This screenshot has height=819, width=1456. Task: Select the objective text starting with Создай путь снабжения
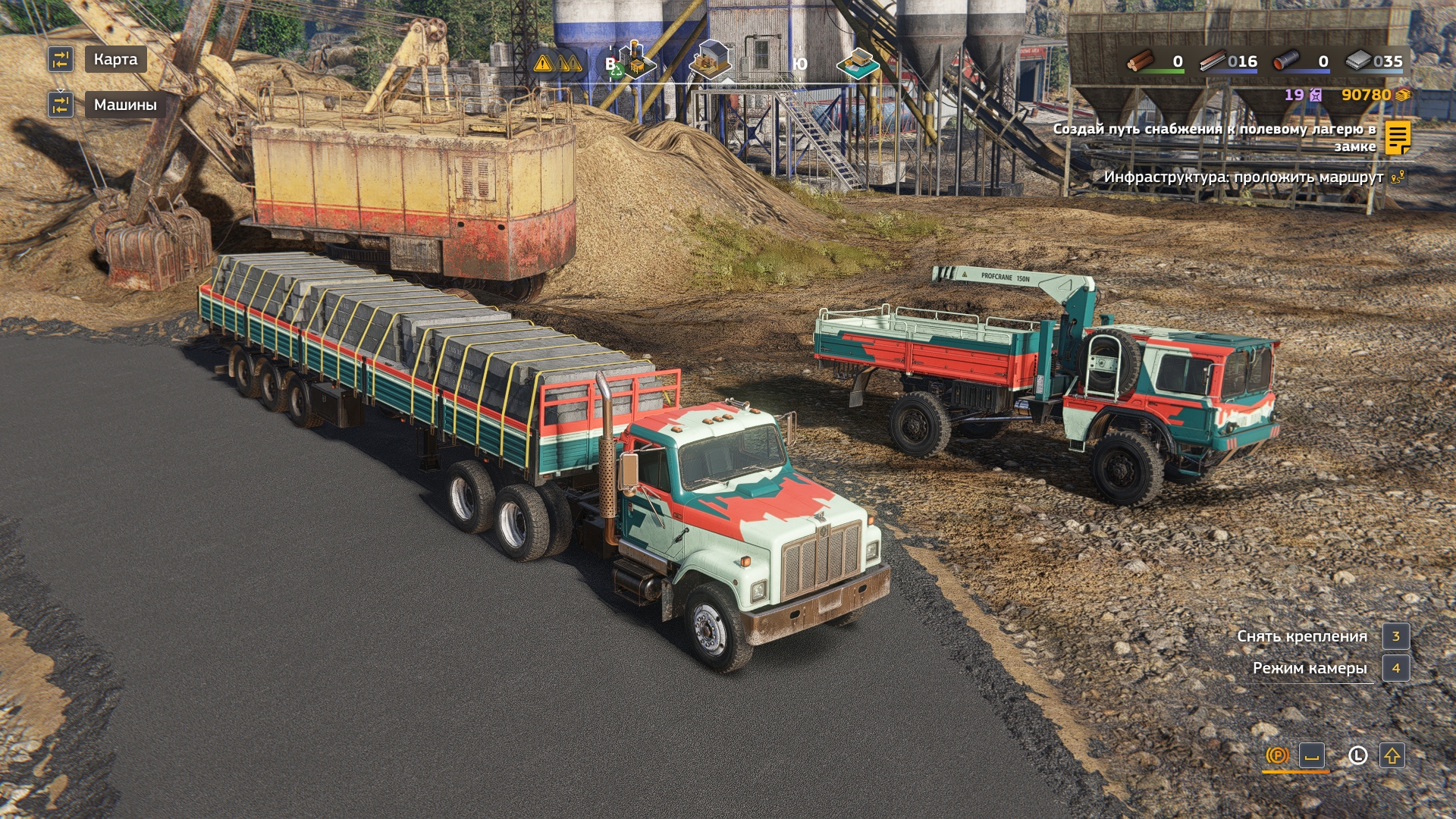tap(1214, 137)
